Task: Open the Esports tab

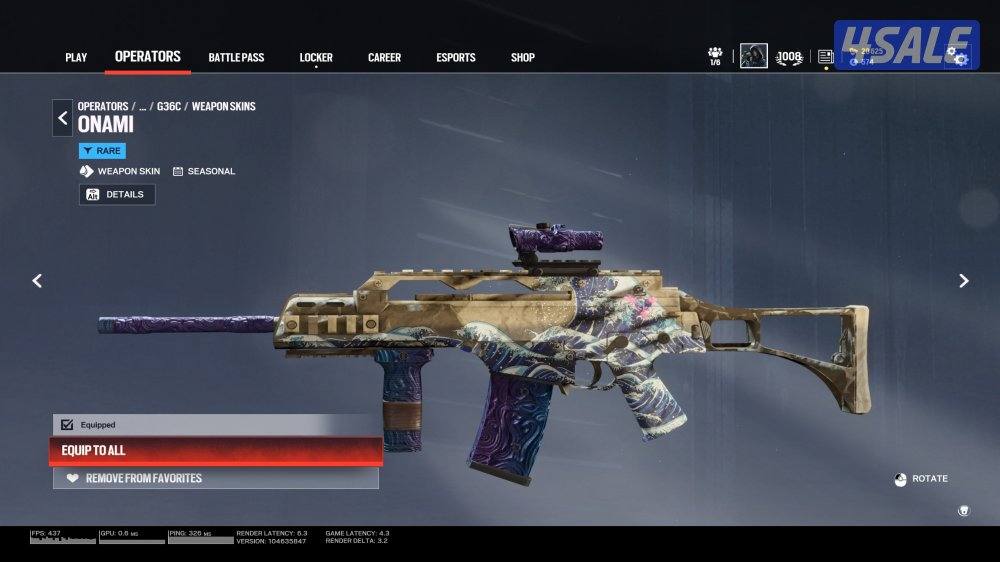Action: (456, 57)
